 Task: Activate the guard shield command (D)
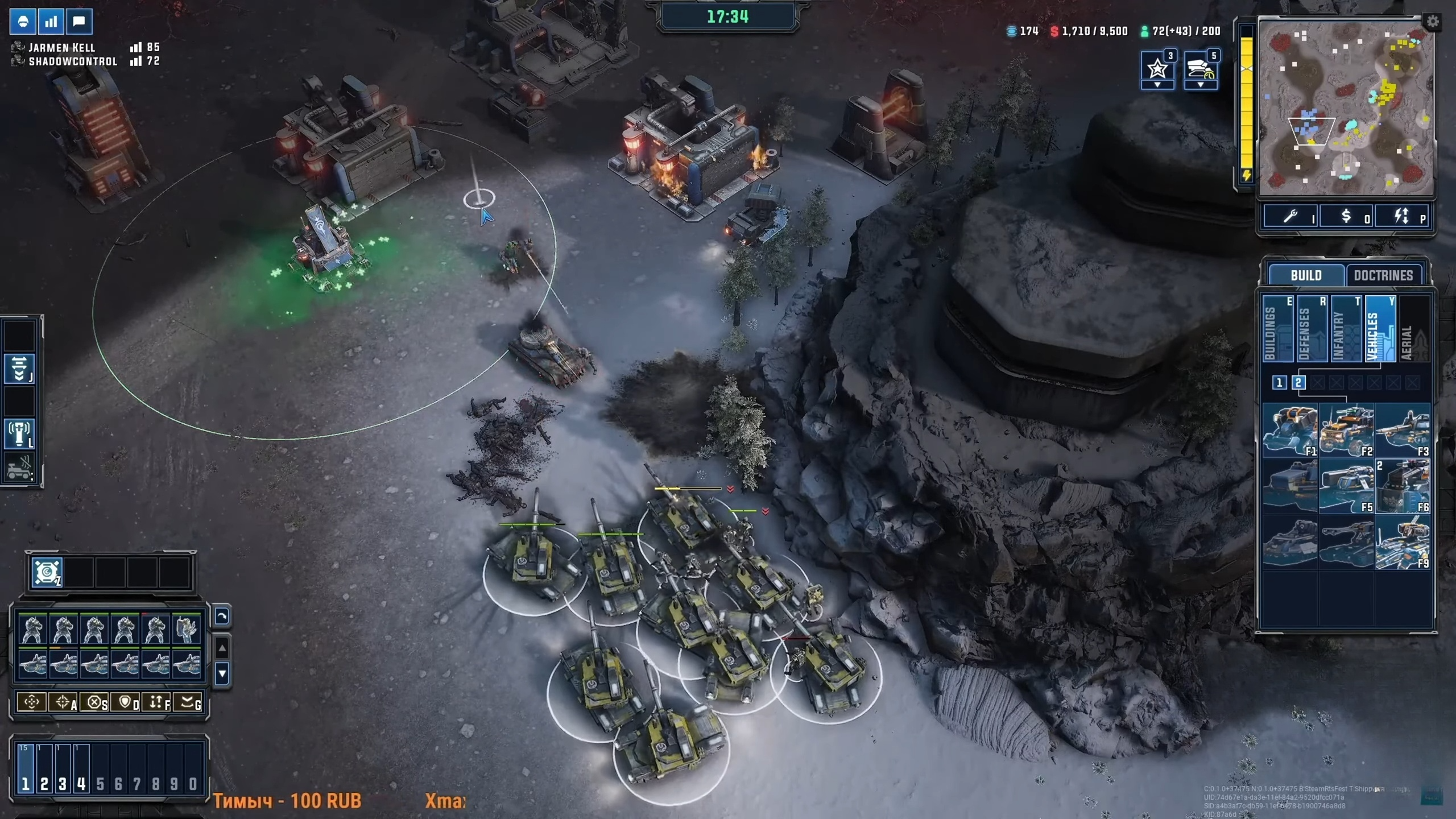[125, 702]
